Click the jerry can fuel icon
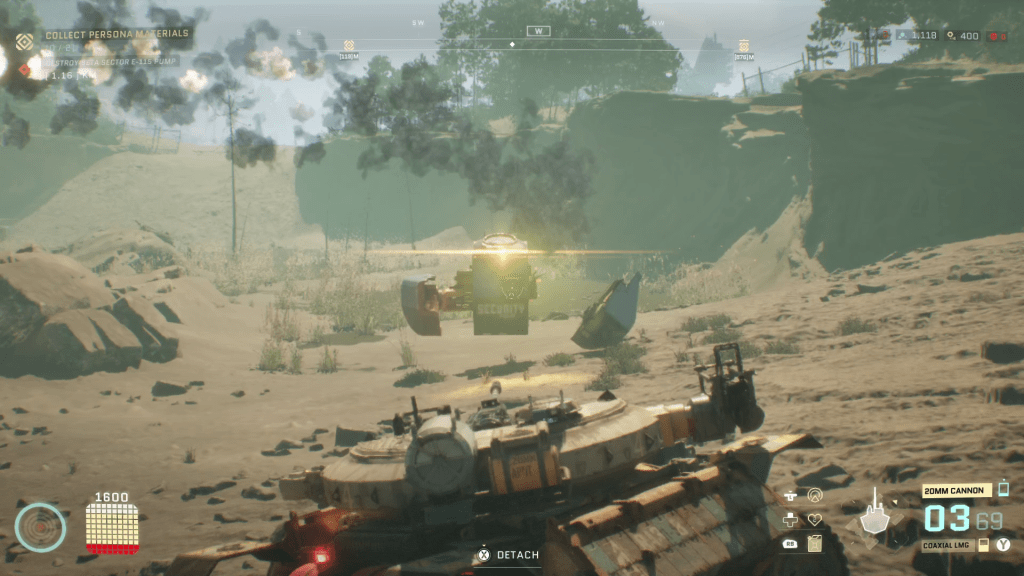Image resolution: width=1024 pixels, height=576 pixels. click(814, 543)
